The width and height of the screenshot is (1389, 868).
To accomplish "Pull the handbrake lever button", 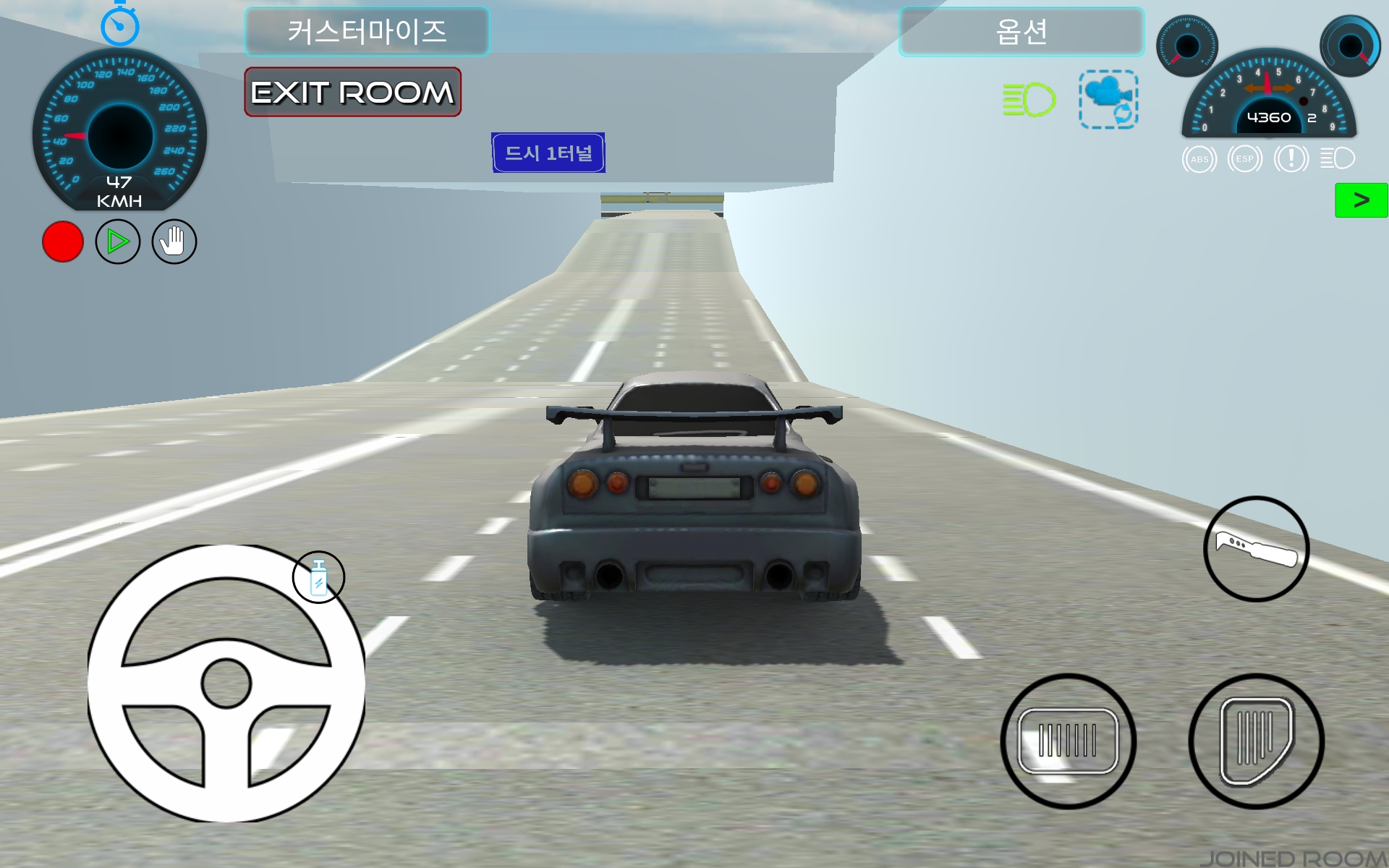I will 1256,549.
